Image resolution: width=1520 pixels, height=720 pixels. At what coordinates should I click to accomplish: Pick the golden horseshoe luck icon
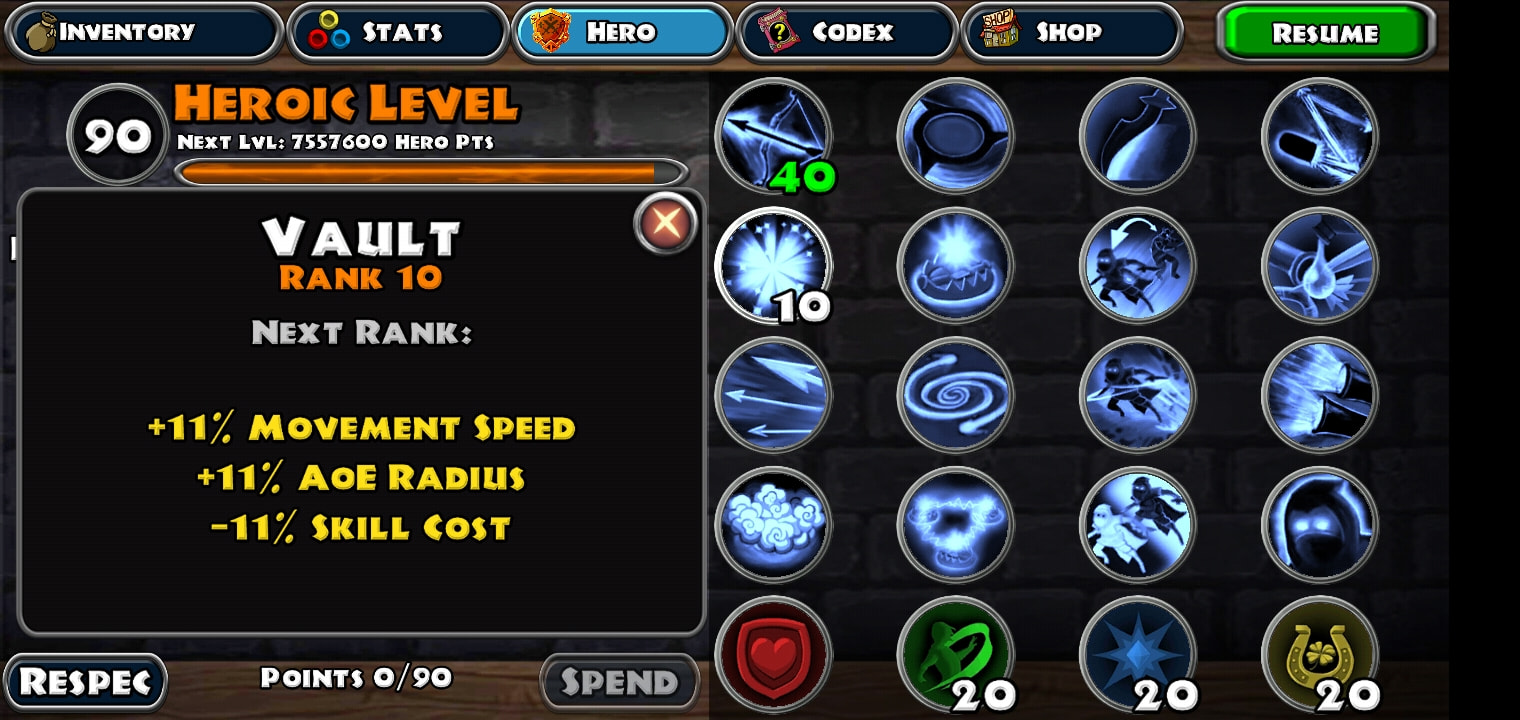click(1320, 654)
